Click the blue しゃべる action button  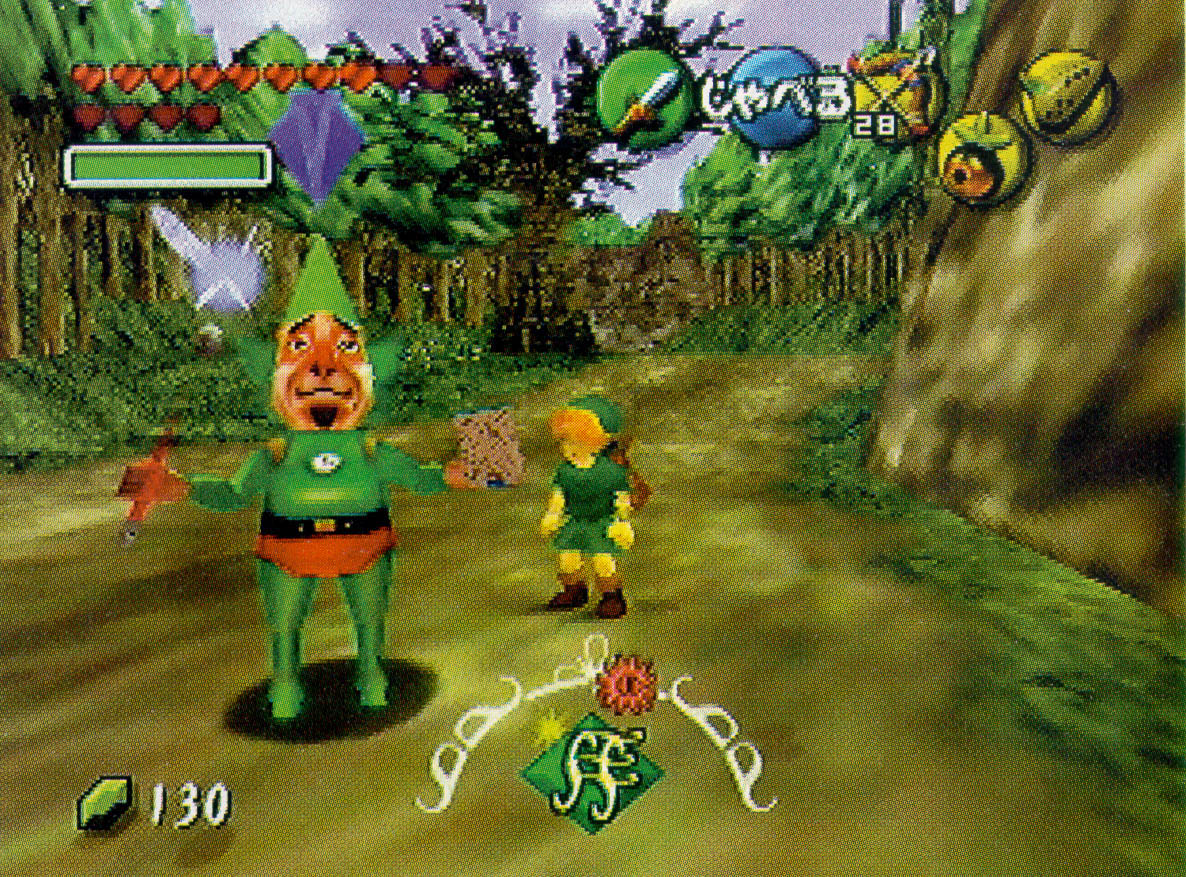coord(770,98)
